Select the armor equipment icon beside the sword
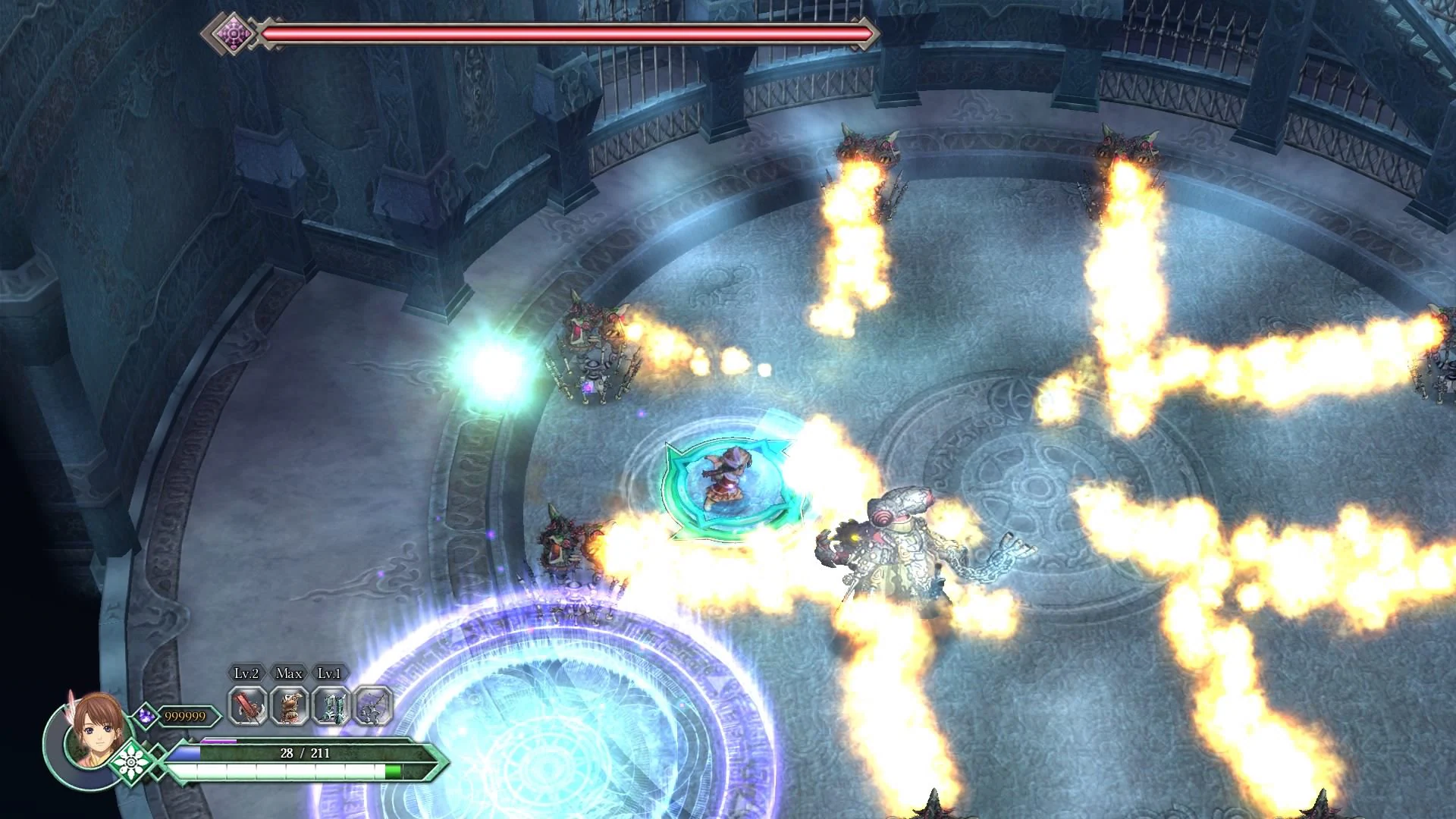Viewport: 1456px width, 819px height. point(287,706)
